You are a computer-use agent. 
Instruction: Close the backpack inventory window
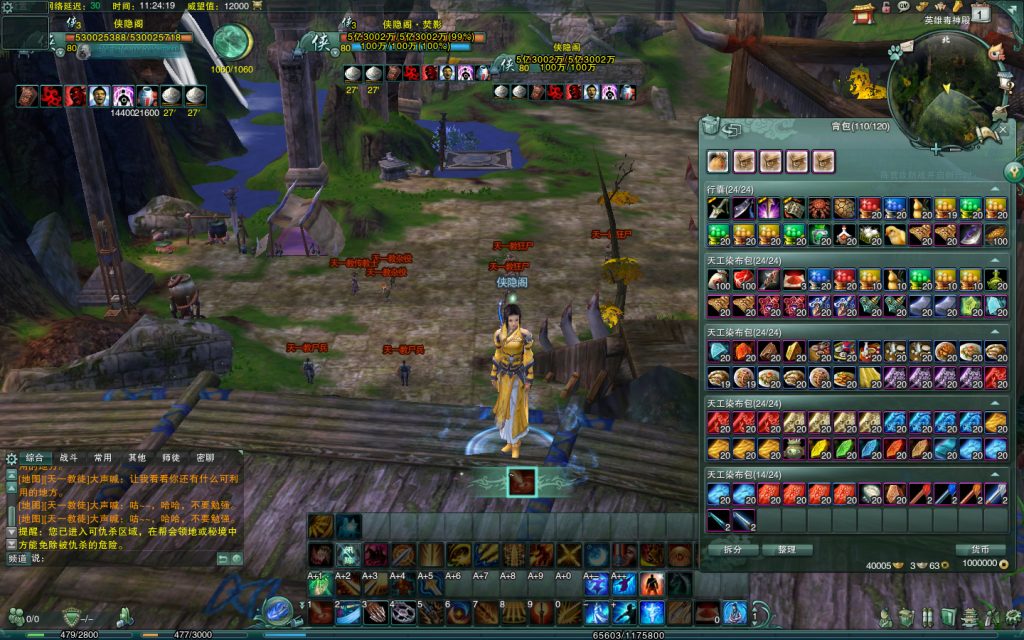click(x=1002, y=129)
